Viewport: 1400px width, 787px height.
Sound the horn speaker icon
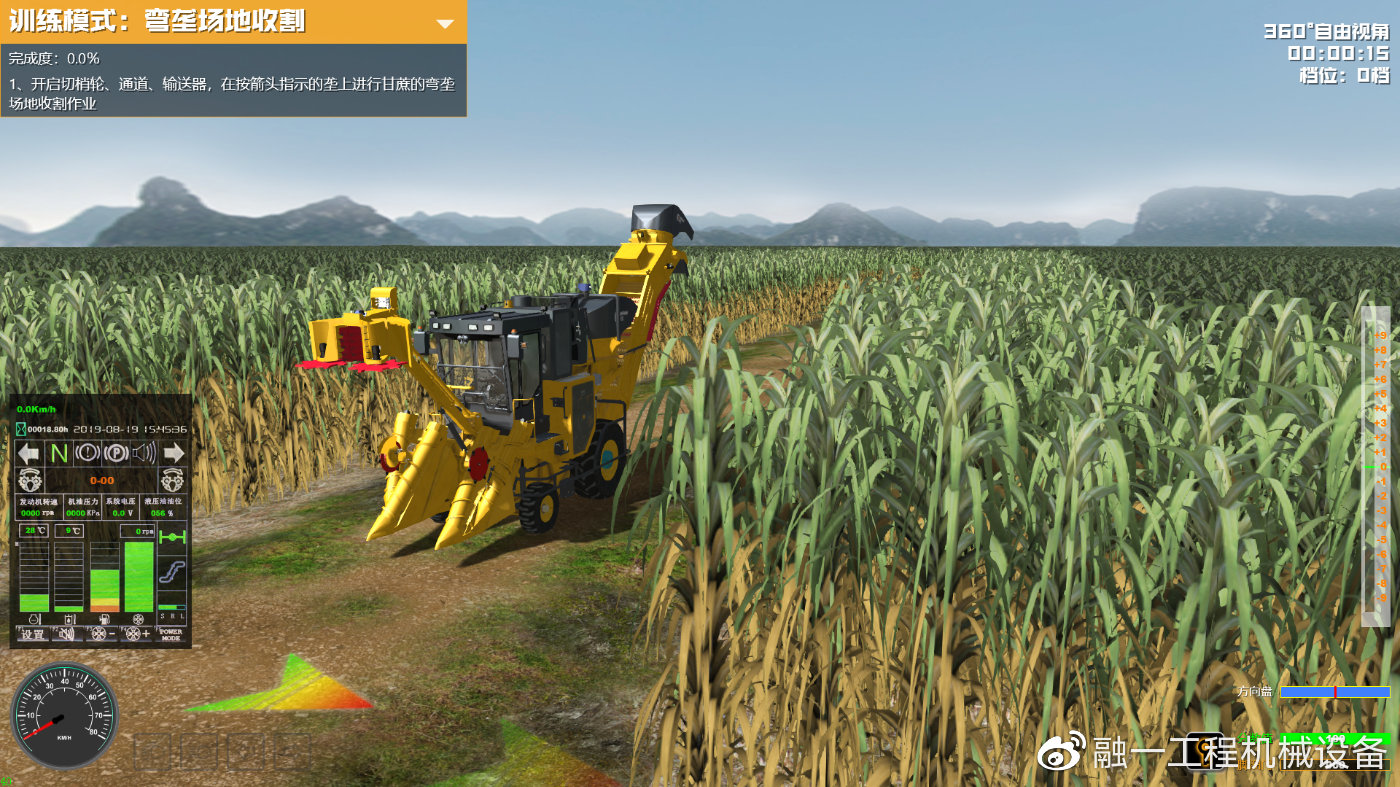(145, 453)
